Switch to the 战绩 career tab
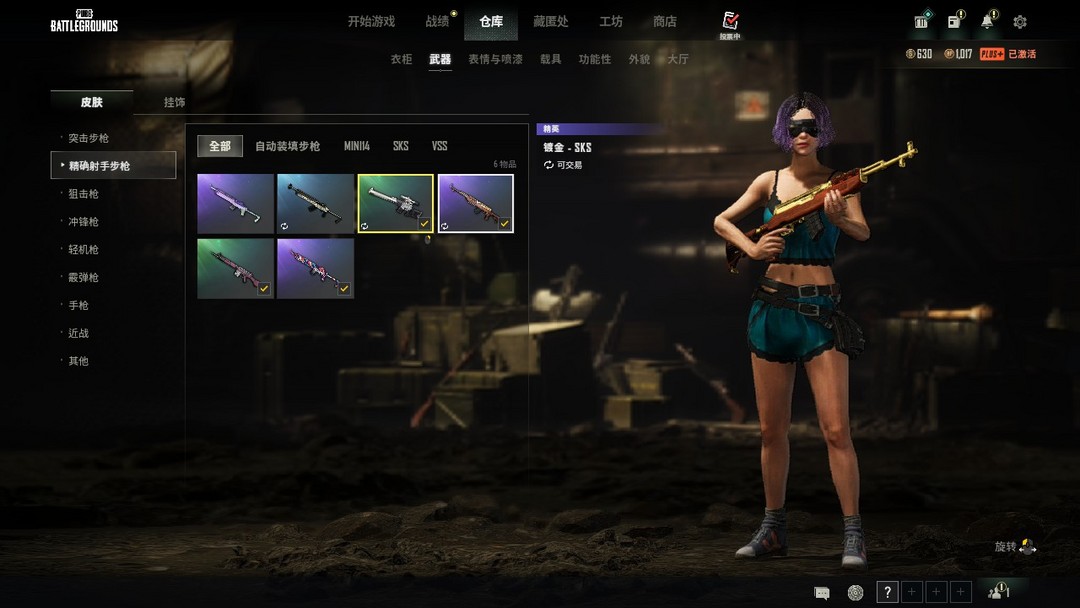Viewport: 1080px width, 608px height. tap(437, 21)
